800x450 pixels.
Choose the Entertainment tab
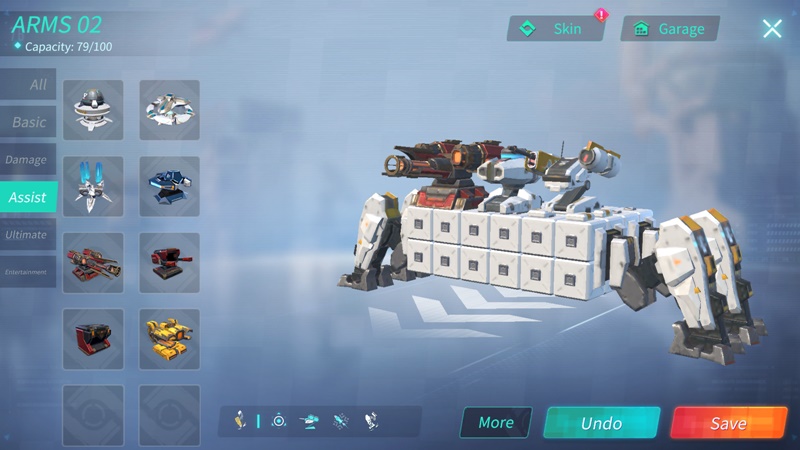27,272
